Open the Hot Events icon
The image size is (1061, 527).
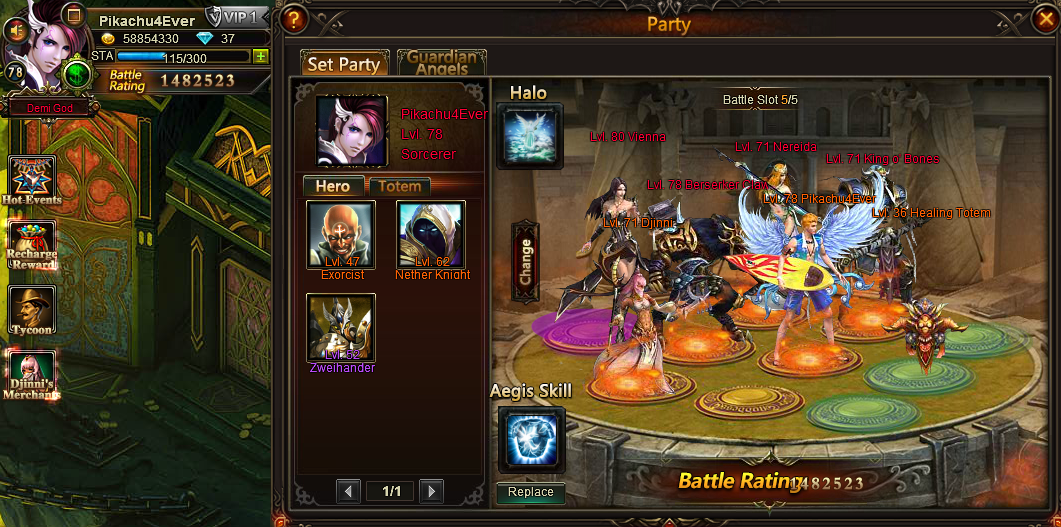(x=32, y=180)
